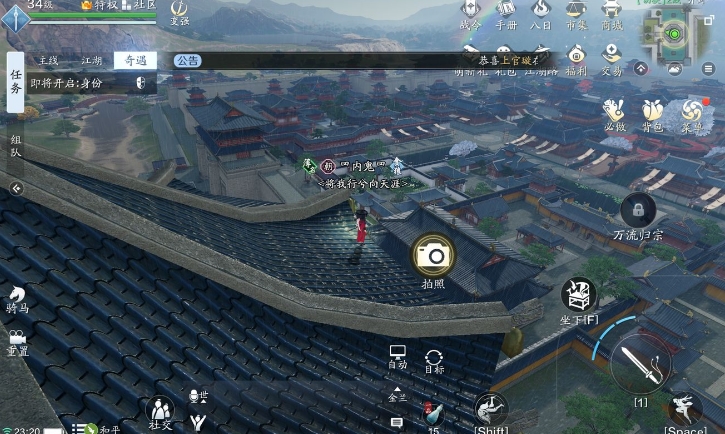
Task: Open the 交易 trade menu
Action: [x=611, y=57]
